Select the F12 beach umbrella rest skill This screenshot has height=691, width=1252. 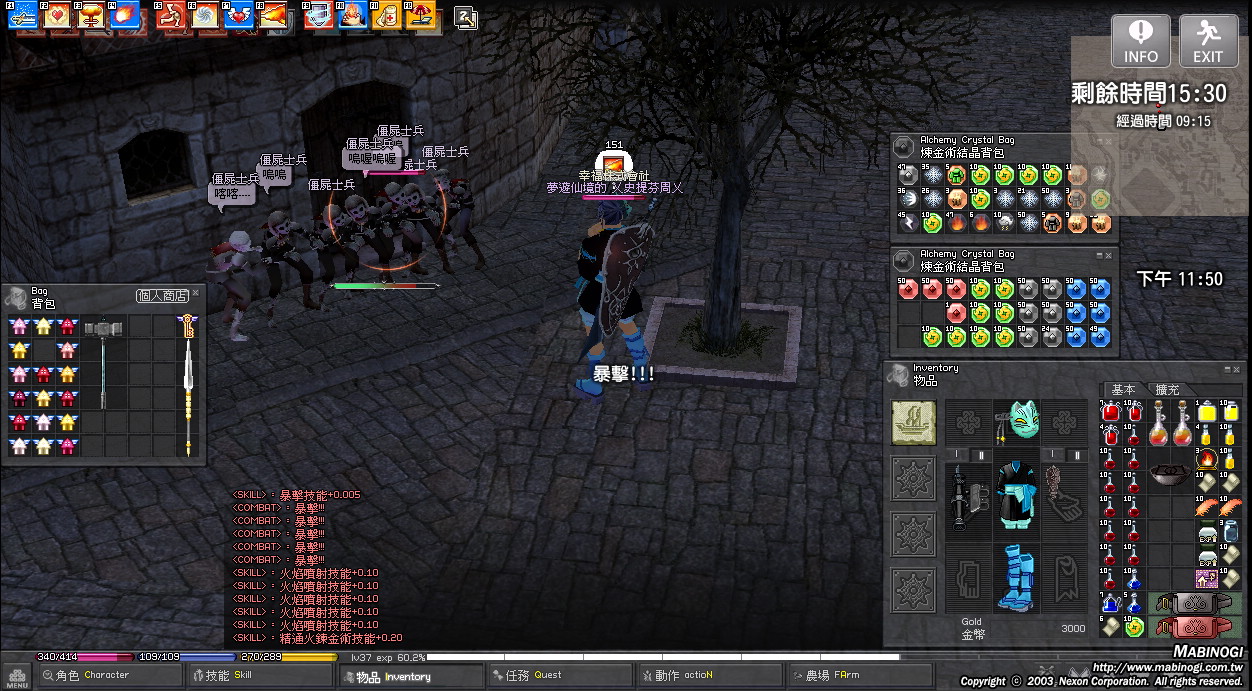coord(420,15)
